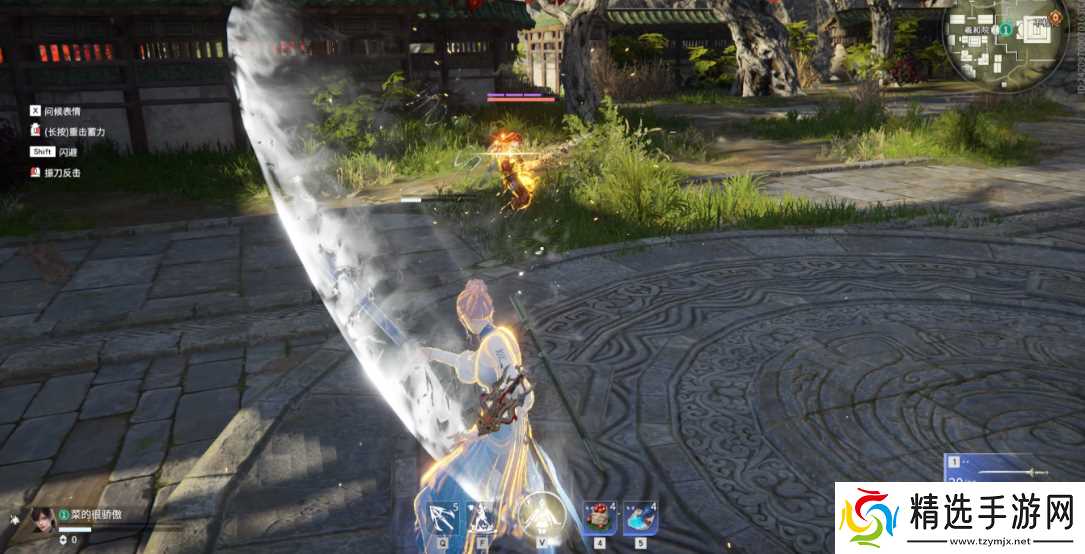Trigger the glowing circular ultimate ability

tap(542, 516)
